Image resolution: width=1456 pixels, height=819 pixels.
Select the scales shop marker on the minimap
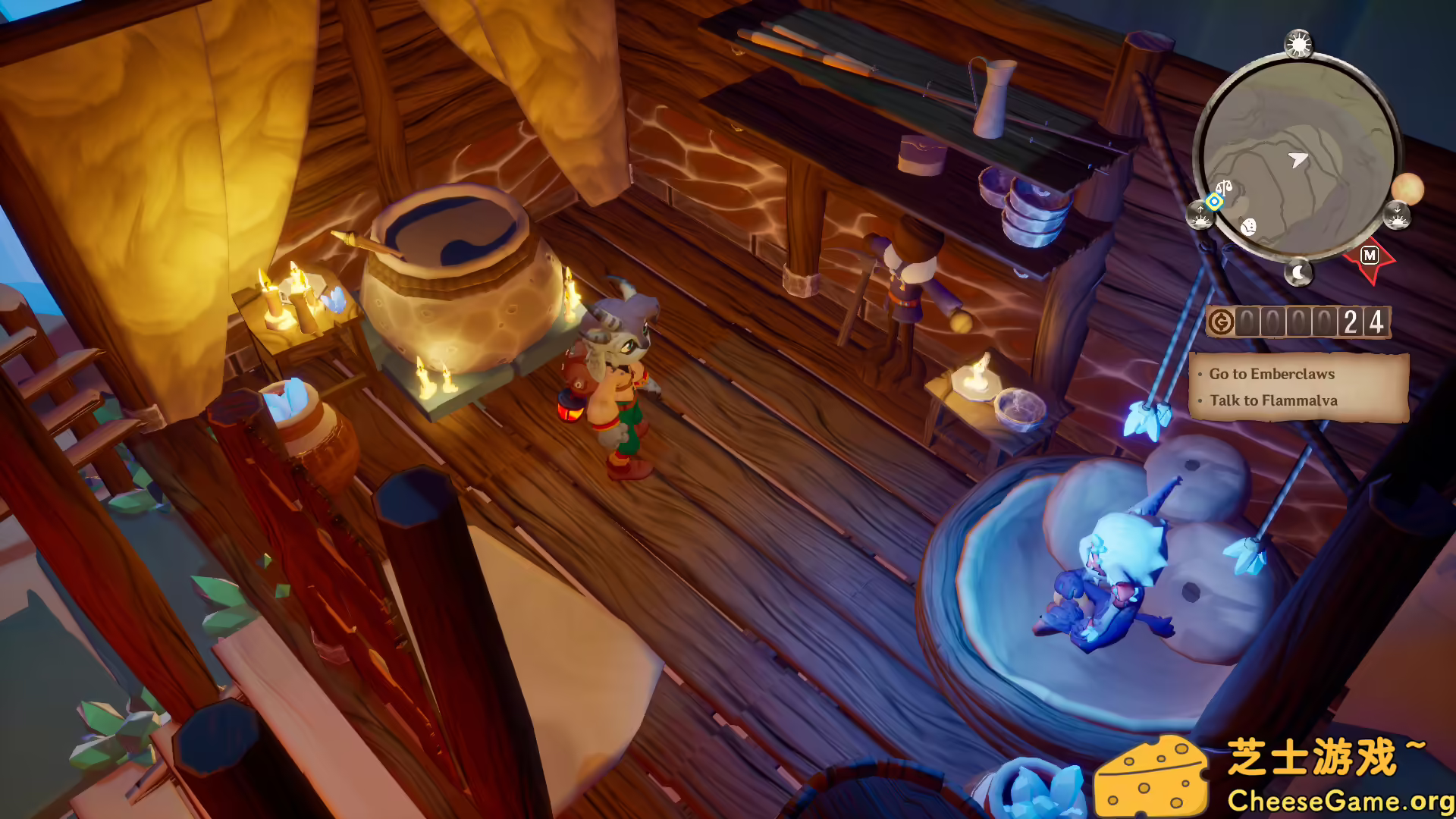pyautogui.click(x=1225, y=187)
